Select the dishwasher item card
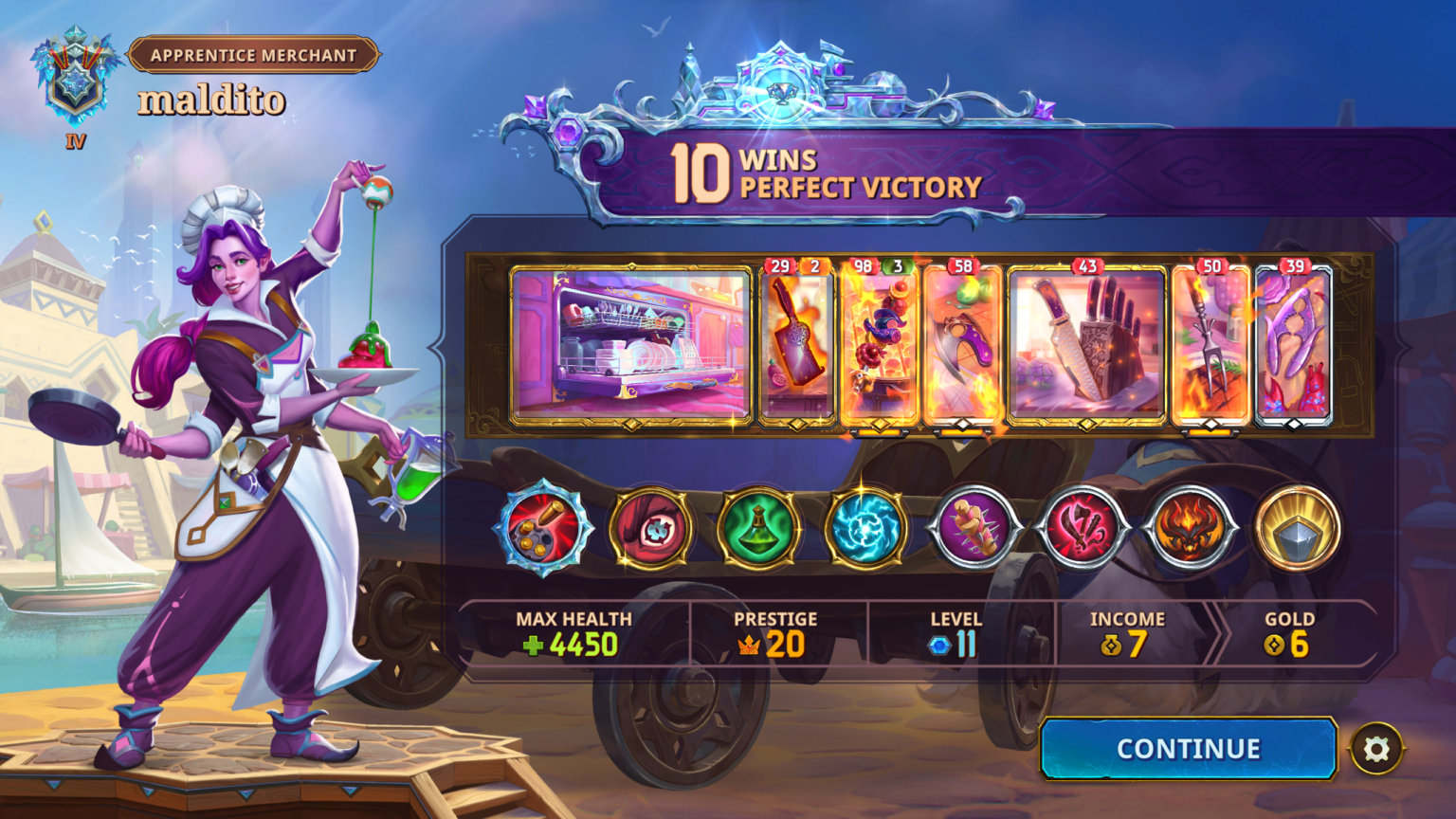Screen dimensions: 1456x819 [x=631, y=344]
